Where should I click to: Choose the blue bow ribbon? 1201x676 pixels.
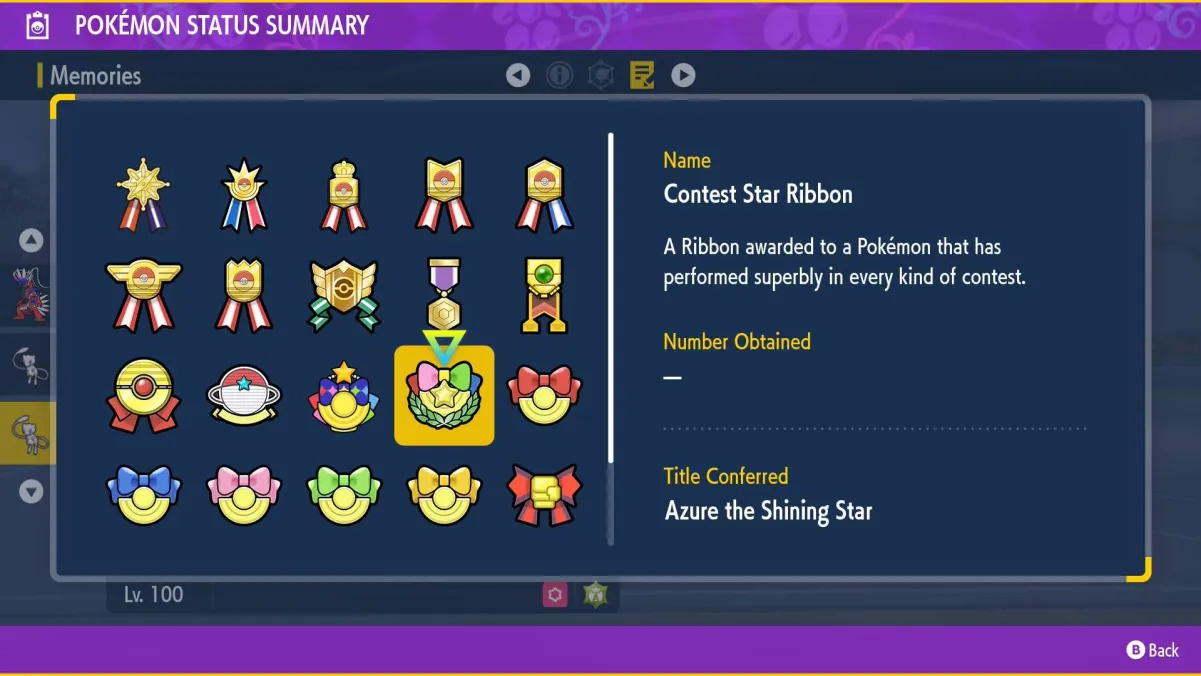pyautogui.click(x=143, y=495)
